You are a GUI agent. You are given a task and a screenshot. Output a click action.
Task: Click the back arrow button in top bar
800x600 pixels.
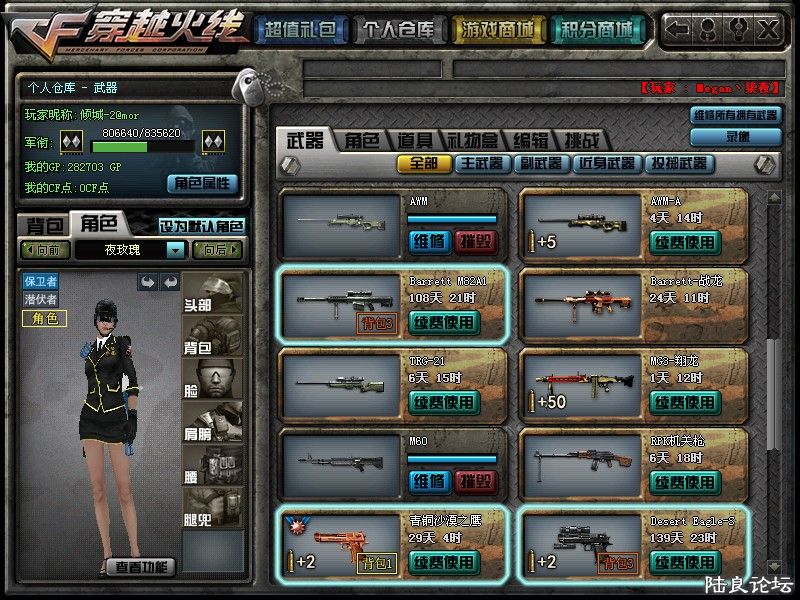678,29
